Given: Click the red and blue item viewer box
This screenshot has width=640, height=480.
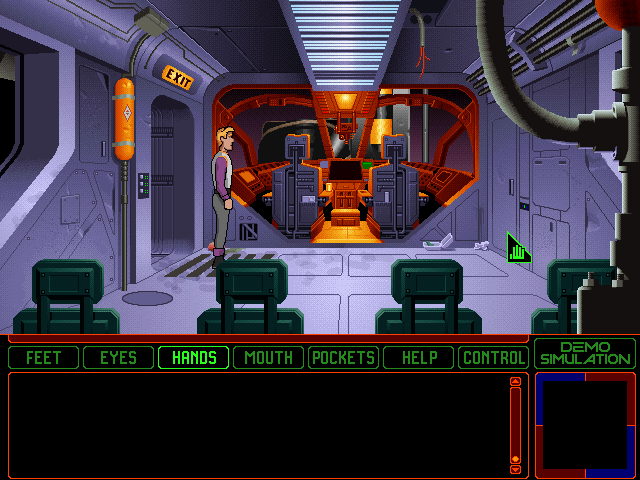Looking at the screenshot, I should coord(585,424).
